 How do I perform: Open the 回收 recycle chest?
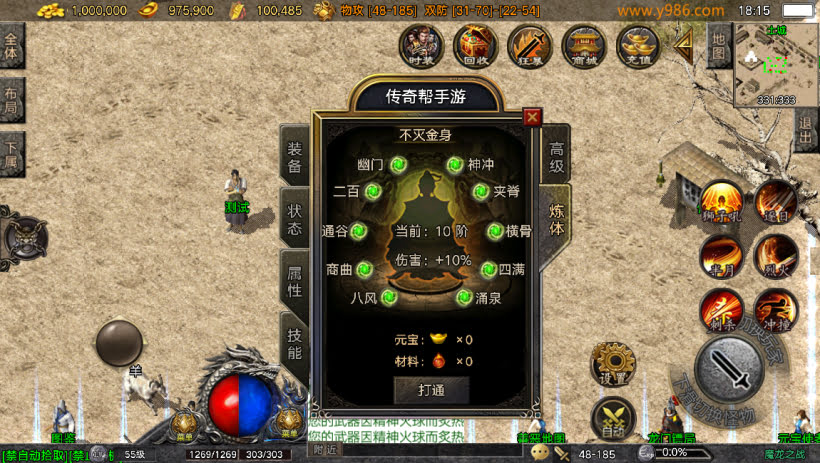pos(475,45)
